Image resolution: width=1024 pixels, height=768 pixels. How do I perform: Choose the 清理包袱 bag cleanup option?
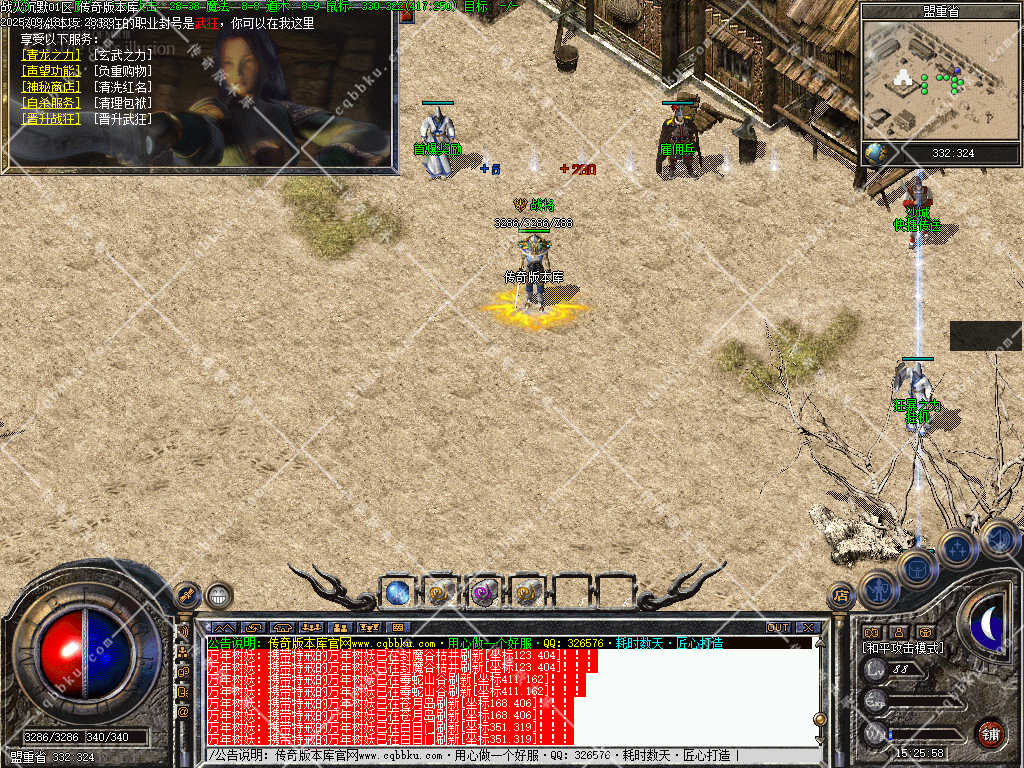(123, 102)
